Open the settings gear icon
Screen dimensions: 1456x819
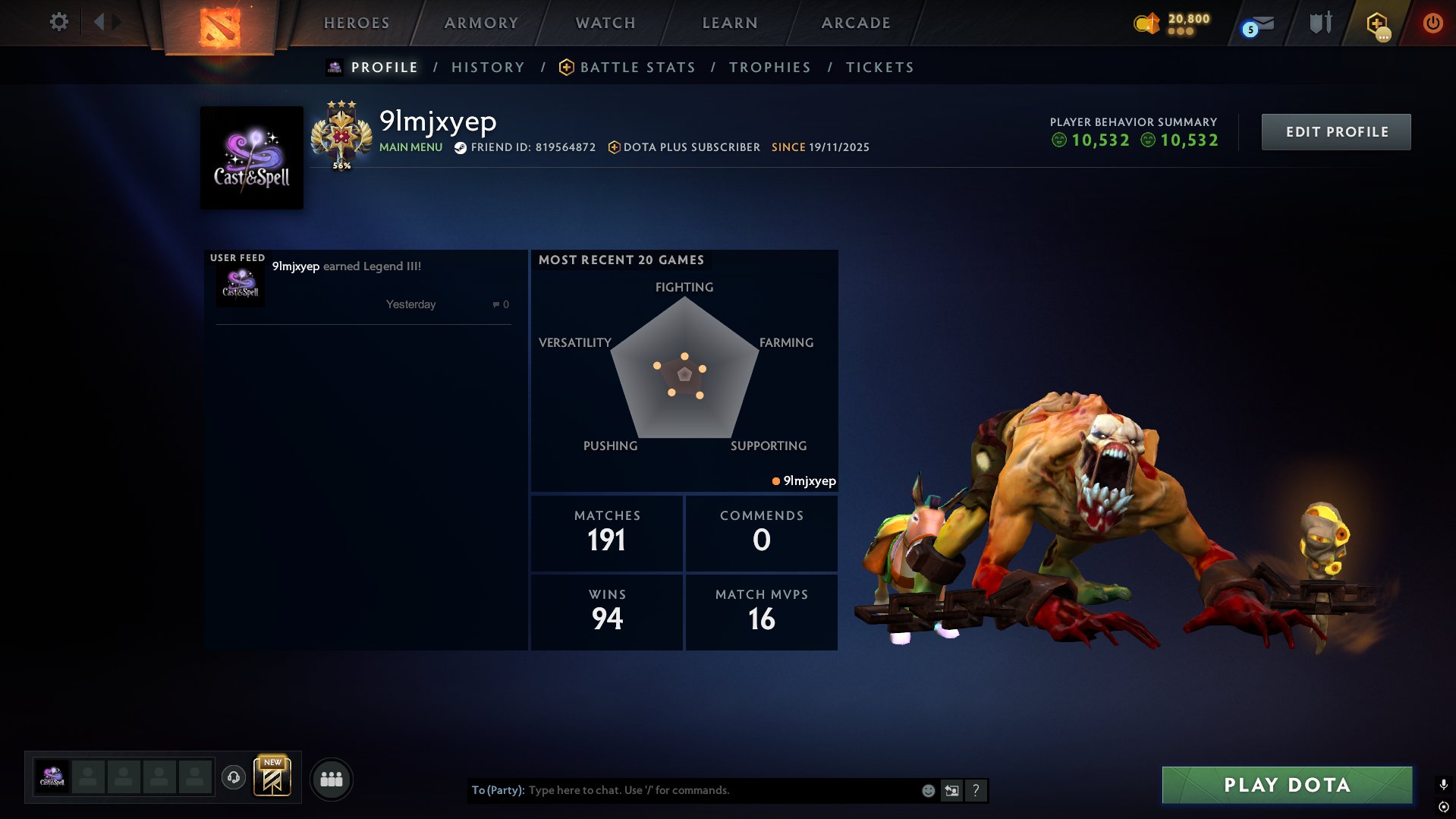[x=58, y=22]
